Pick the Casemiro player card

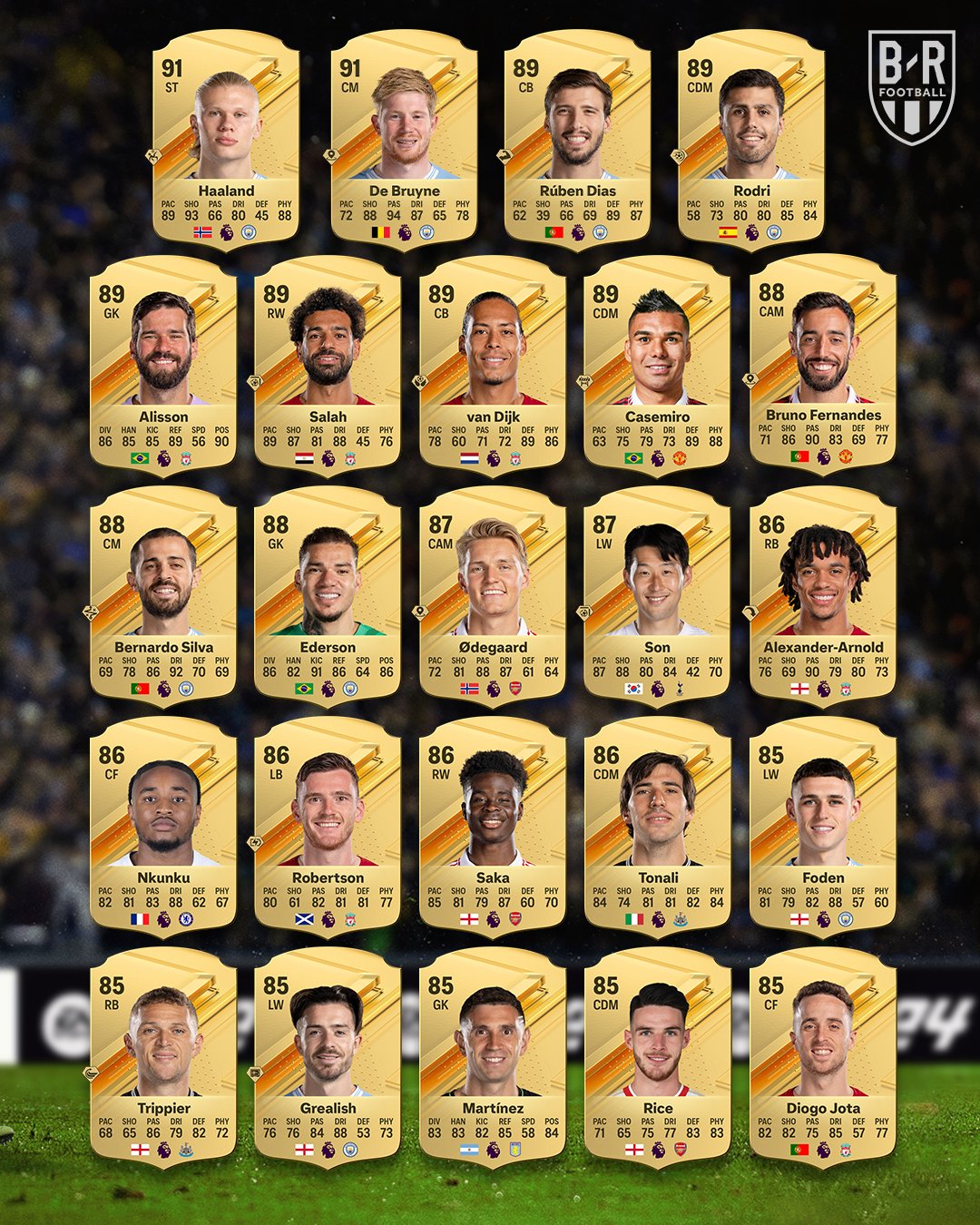click(657, 363)
